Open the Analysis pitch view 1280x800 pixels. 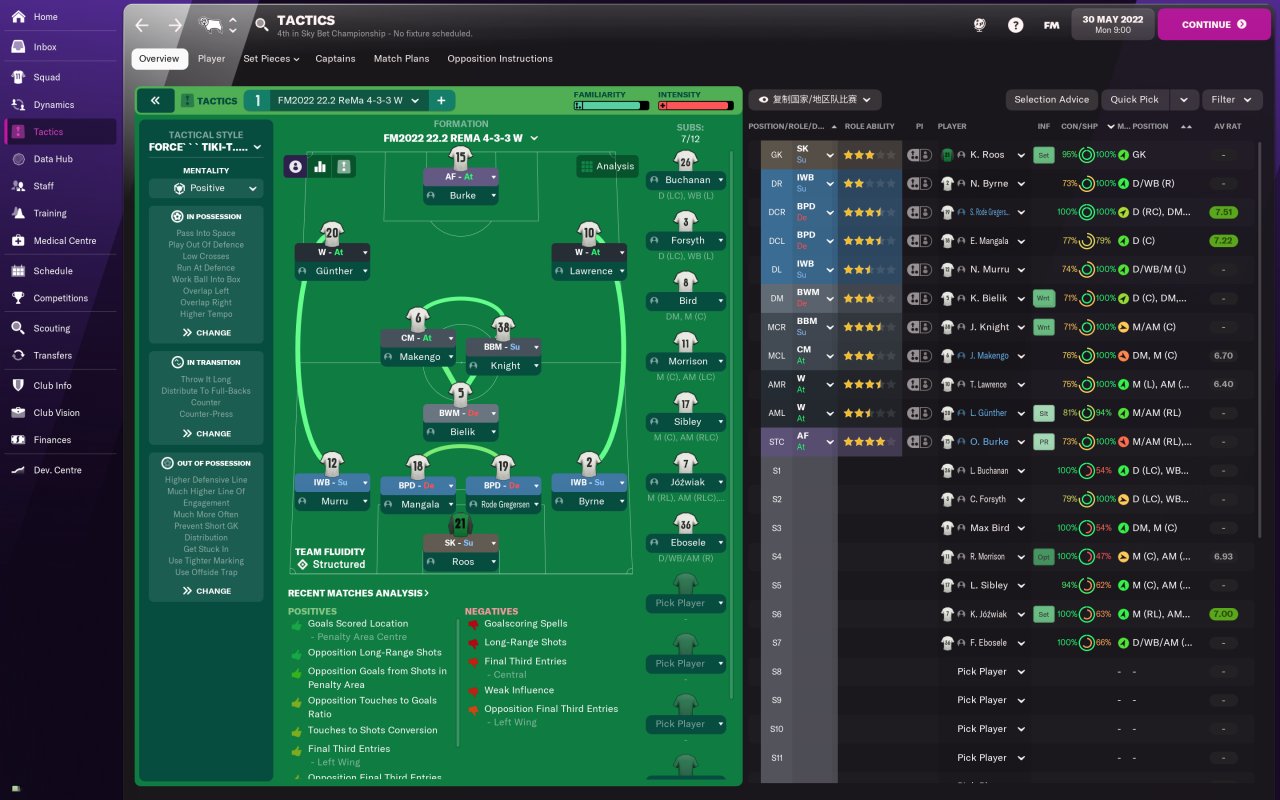point(607,167)
